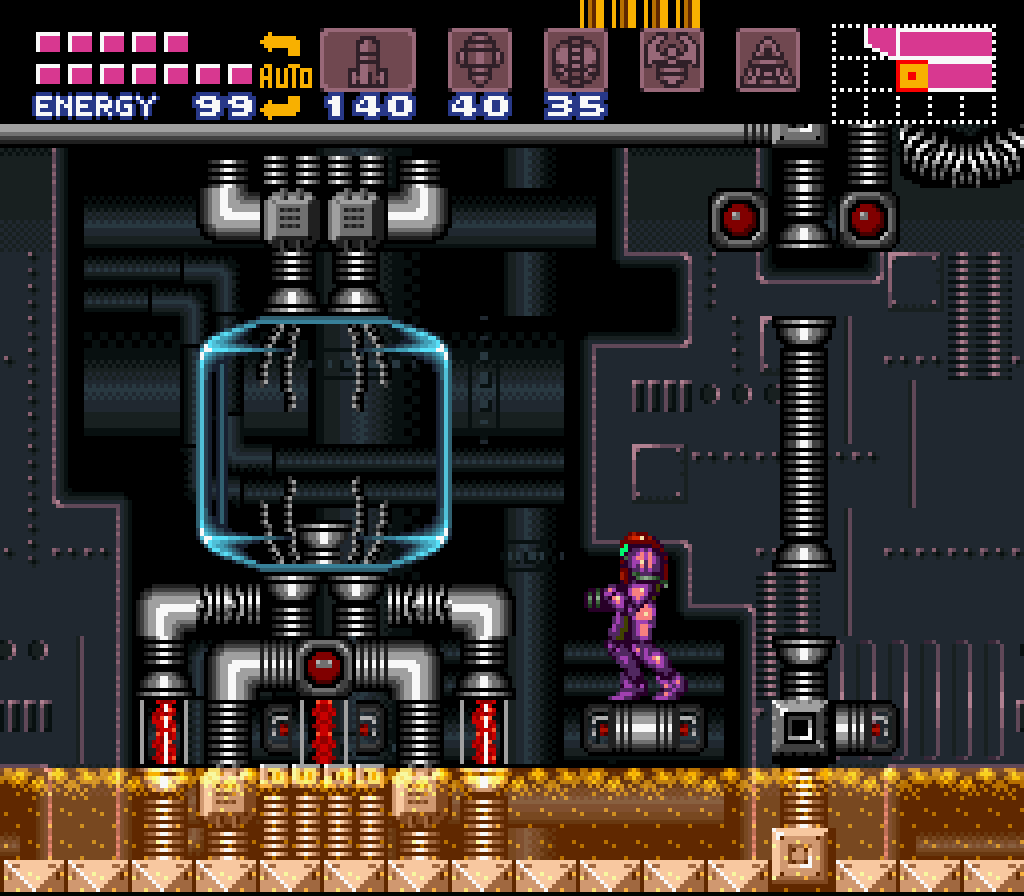Select the power bomb icon
Viewport: 1024px width, 896px height.
coord(575,60)
